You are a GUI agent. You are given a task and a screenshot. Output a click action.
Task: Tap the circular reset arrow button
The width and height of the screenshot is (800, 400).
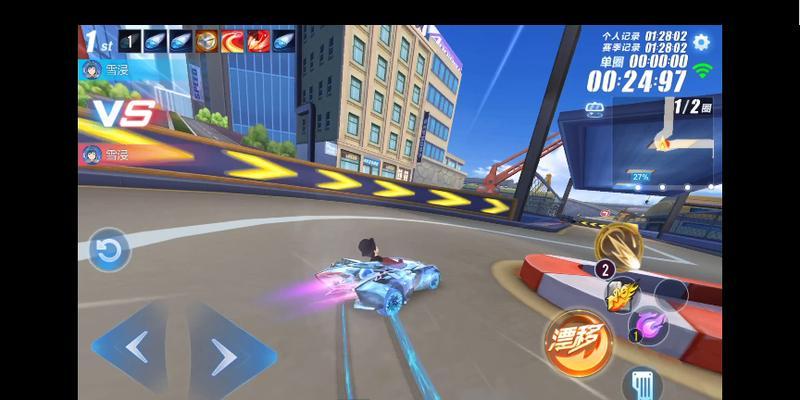coord(108,249)
